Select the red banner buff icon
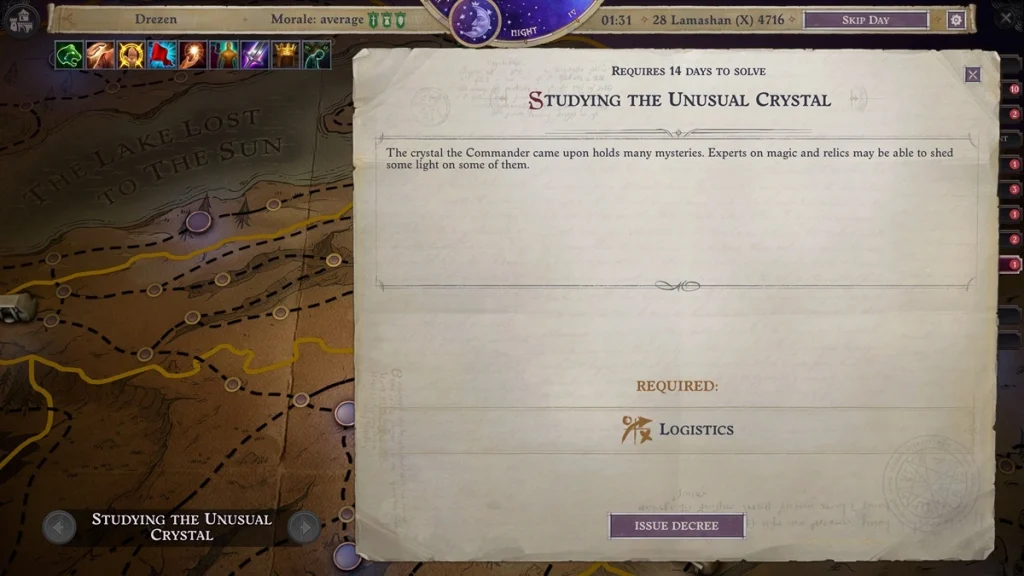1024x576 pixels. pos(162,55)
